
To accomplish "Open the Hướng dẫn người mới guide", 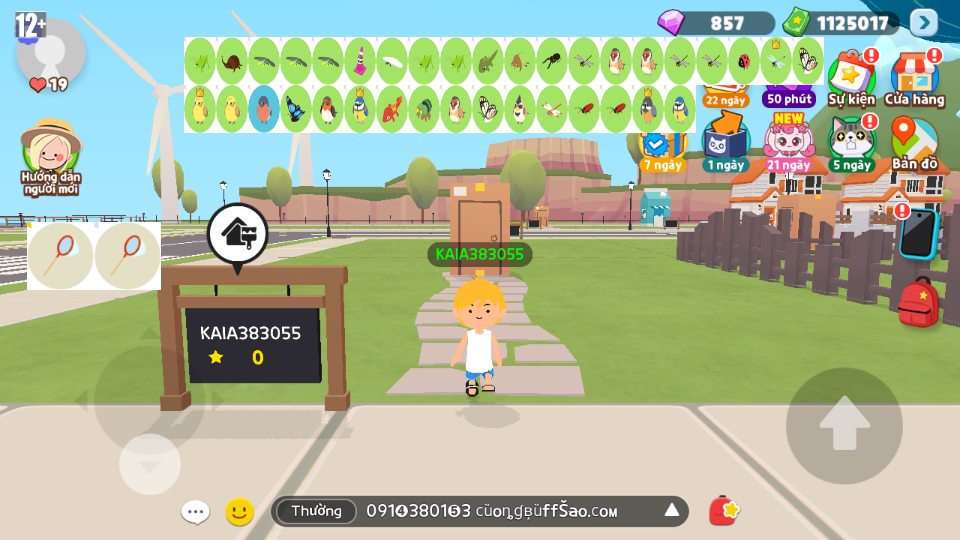I will [x=50, y=157].
